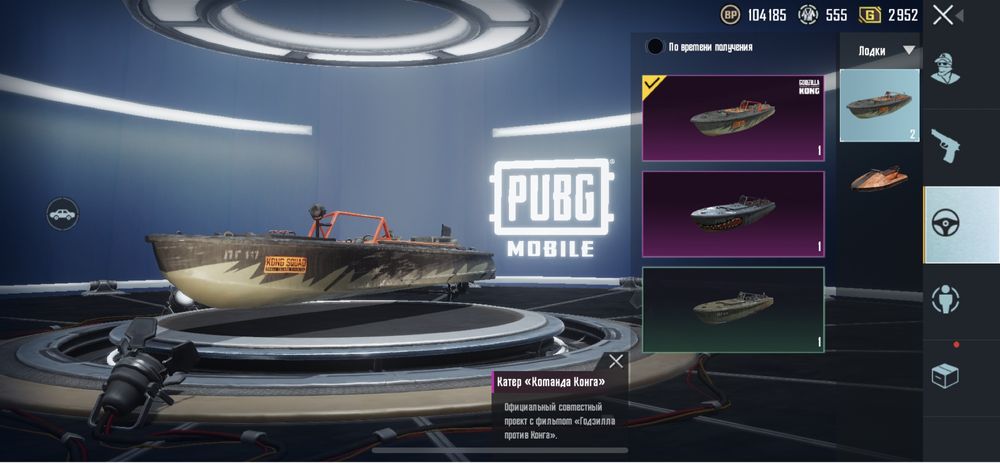Choose the shark-mouth boat skin card
The height and width of the screenshot is (463, 1000).
click(733, 214)
